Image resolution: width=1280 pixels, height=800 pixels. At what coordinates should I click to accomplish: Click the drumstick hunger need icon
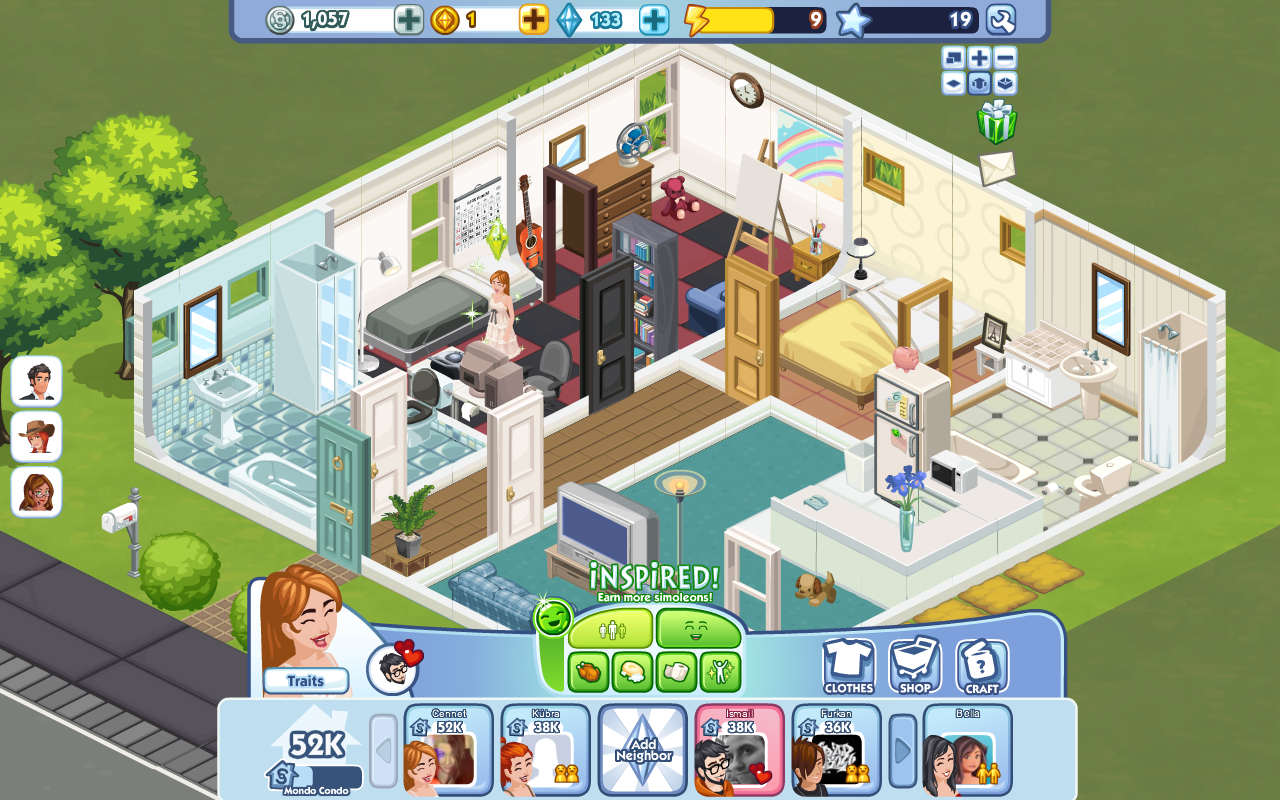click(x=587, y=670)
